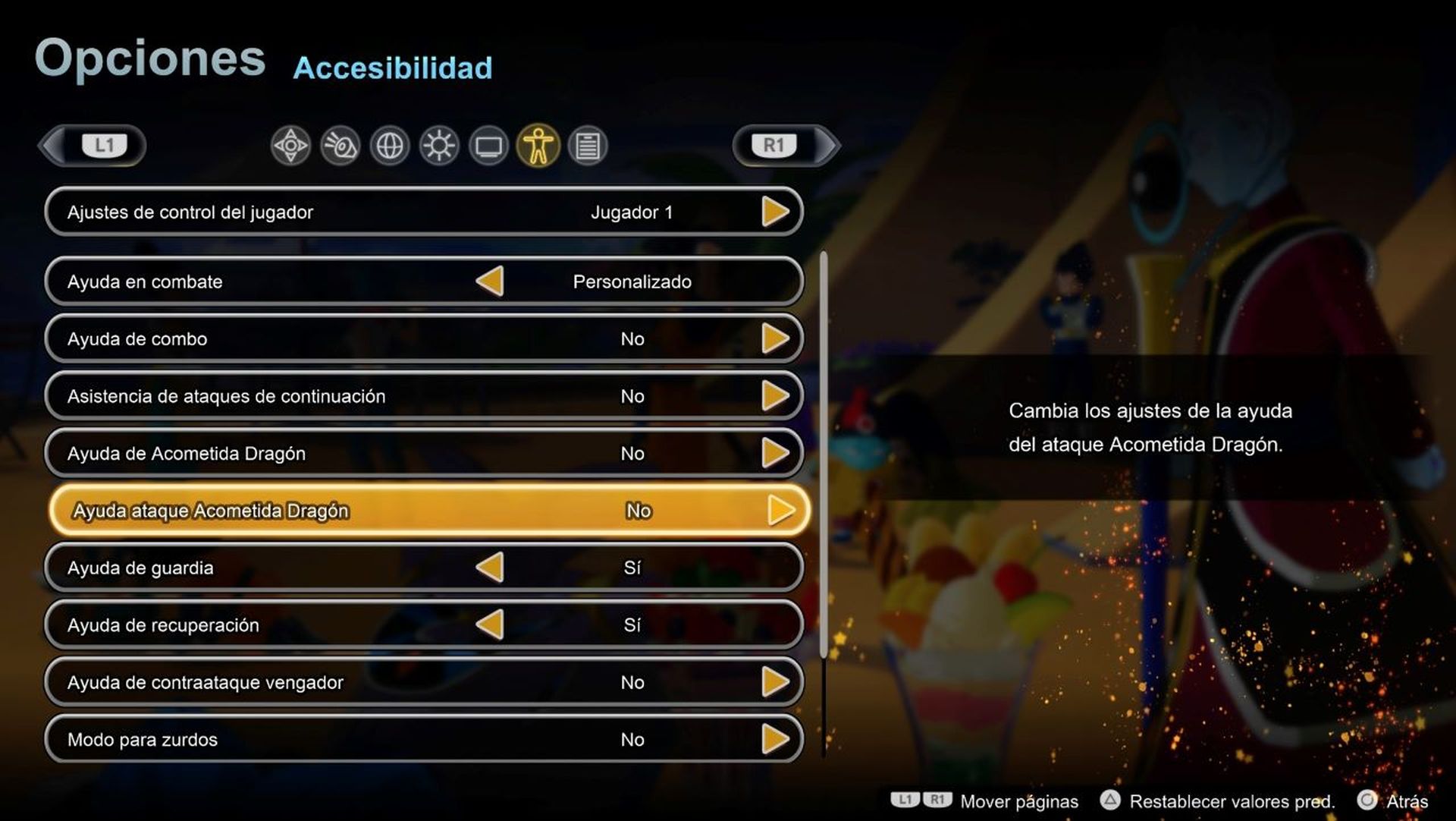Image resolution: width=1456 pixels, height=821 pixels.
Task: Select the Accesibilidad accessibility person icon
Action: [538, 146]
